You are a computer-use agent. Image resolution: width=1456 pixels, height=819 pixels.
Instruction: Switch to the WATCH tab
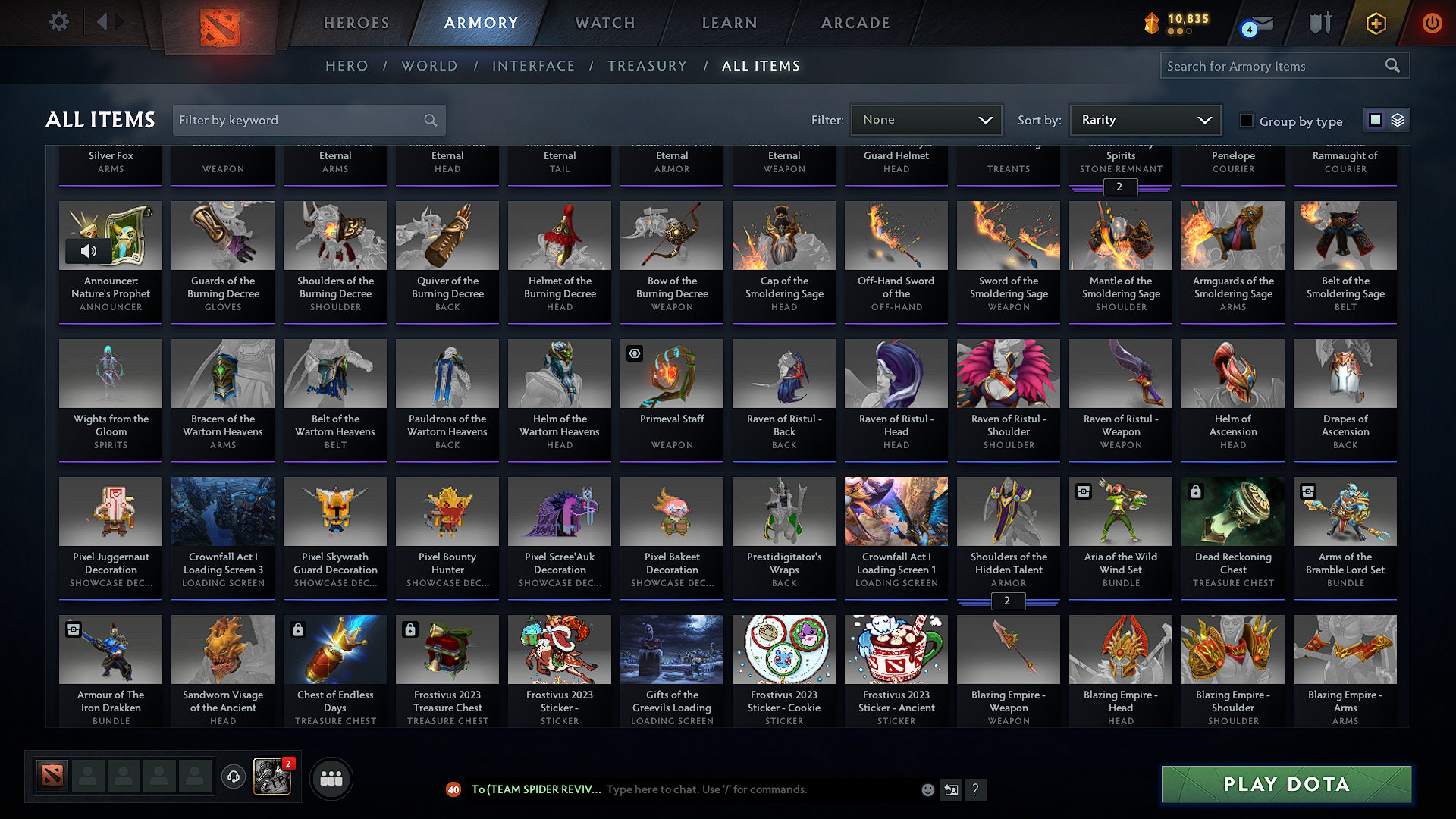[x=604, y=23]
